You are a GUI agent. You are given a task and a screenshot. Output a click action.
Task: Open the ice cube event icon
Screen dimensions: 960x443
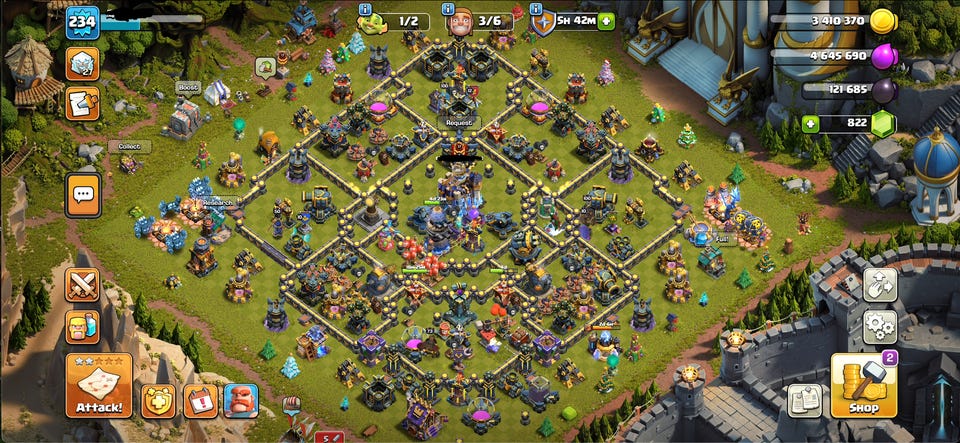tap(82, 63)
